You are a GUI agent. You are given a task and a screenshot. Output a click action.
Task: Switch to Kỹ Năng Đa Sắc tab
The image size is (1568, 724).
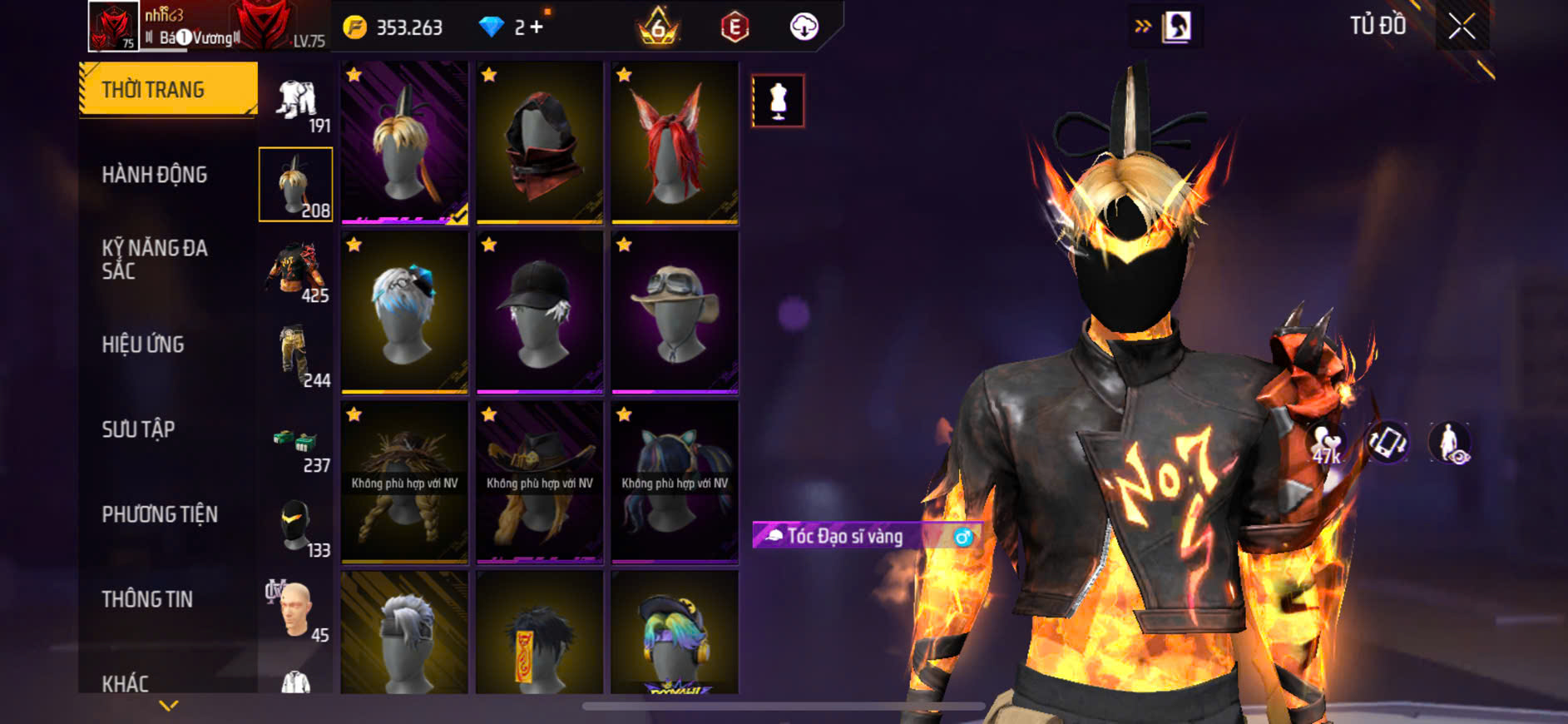(155, 259)
